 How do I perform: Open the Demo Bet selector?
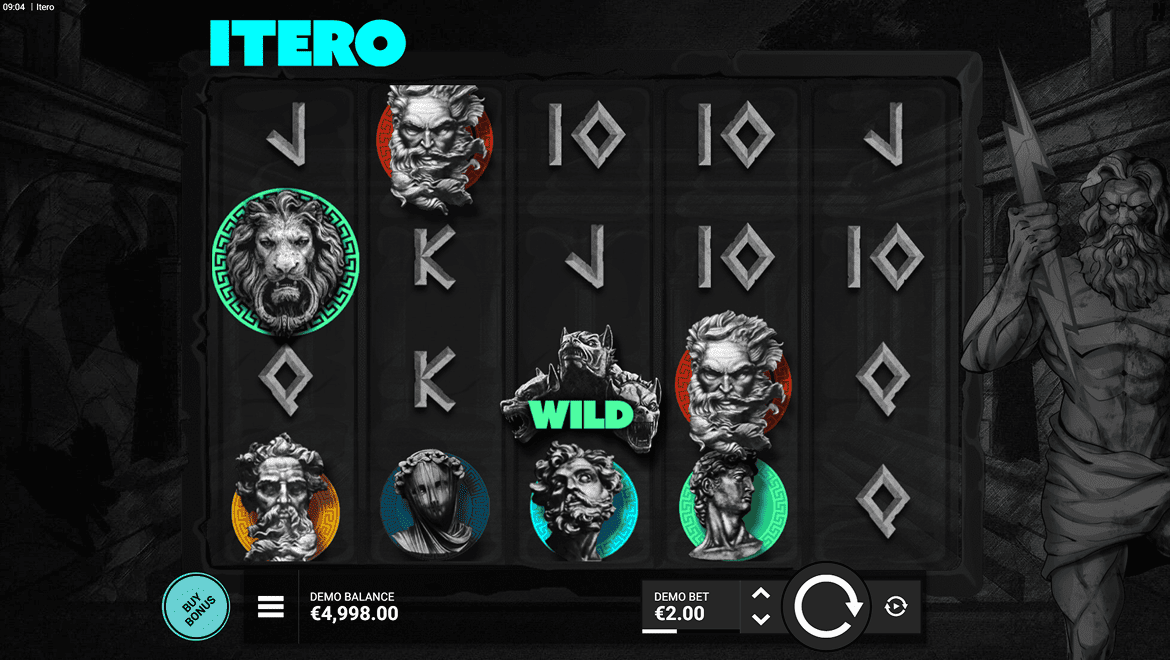pos(690,607)
